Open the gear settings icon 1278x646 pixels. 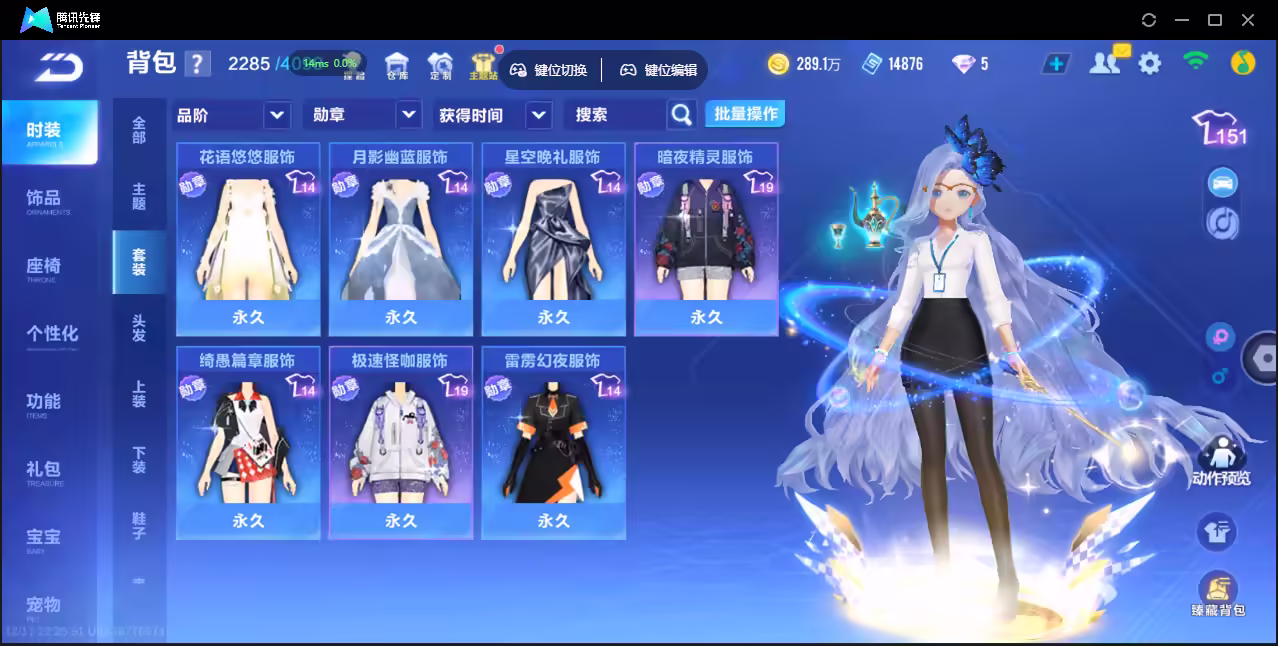(1150, 64)
